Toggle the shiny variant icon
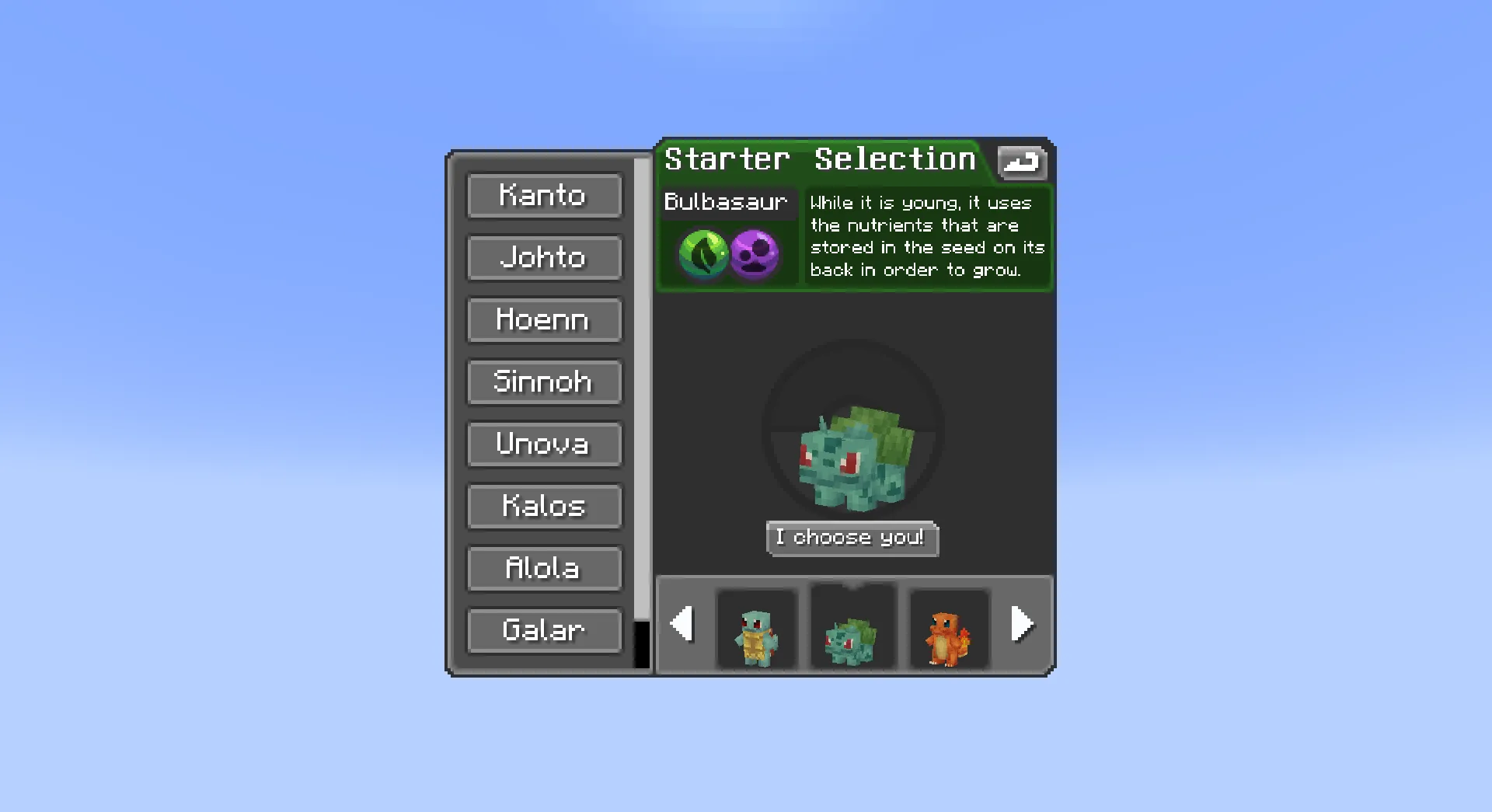1492x812 pixels. [x=1022, y=162]
